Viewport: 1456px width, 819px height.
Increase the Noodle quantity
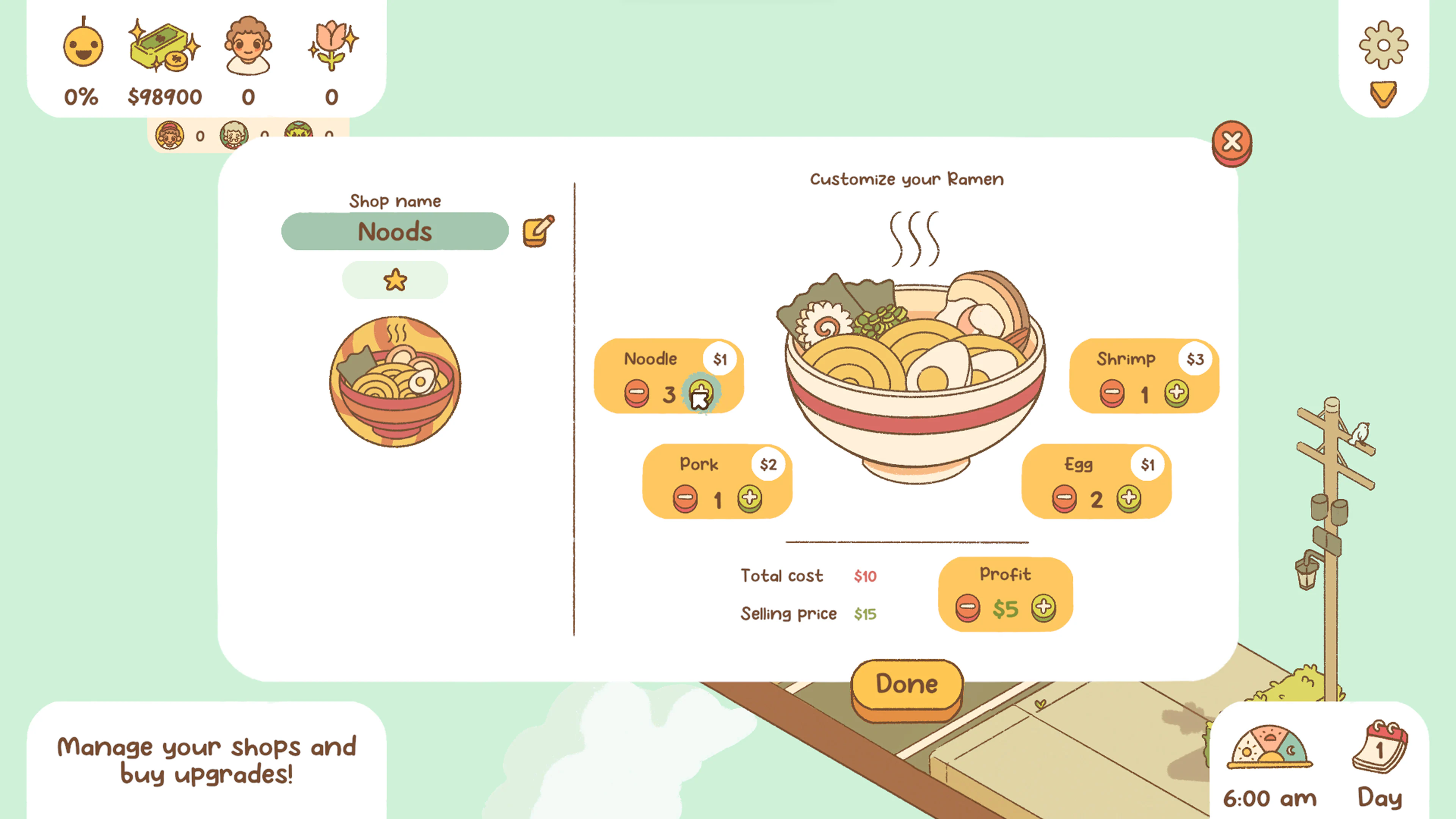pos(700,394)
